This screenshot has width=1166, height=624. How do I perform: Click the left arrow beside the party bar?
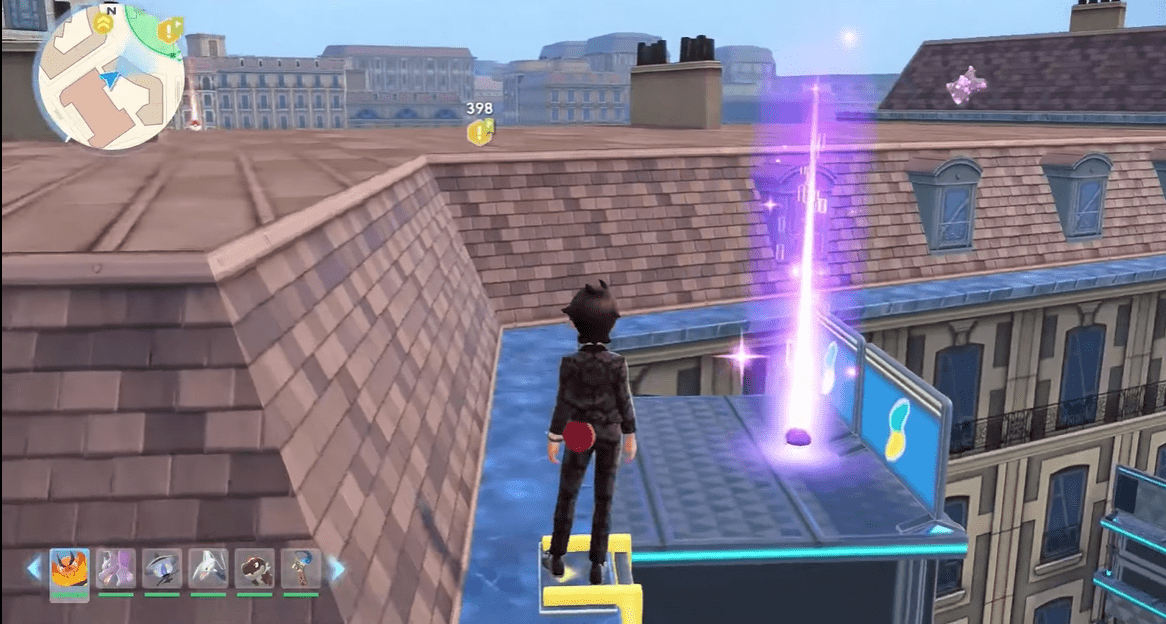34,569
